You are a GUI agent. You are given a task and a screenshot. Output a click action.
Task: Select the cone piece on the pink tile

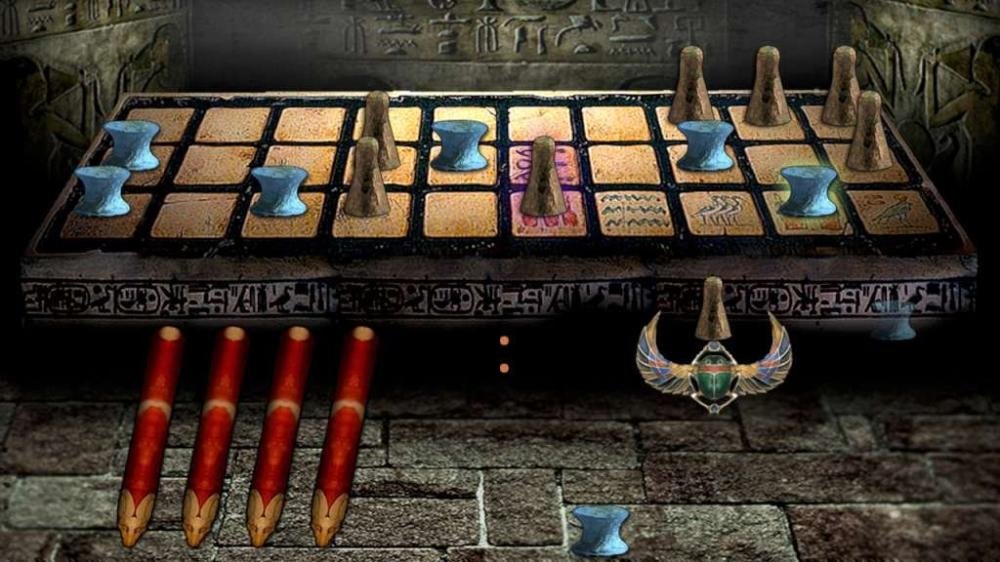click(543, 178)
